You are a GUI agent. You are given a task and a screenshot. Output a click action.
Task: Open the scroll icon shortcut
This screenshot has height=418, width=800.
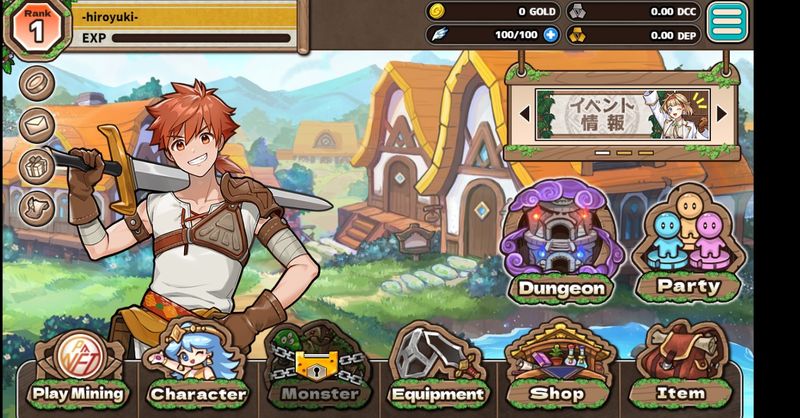click(x=38, y=207)
